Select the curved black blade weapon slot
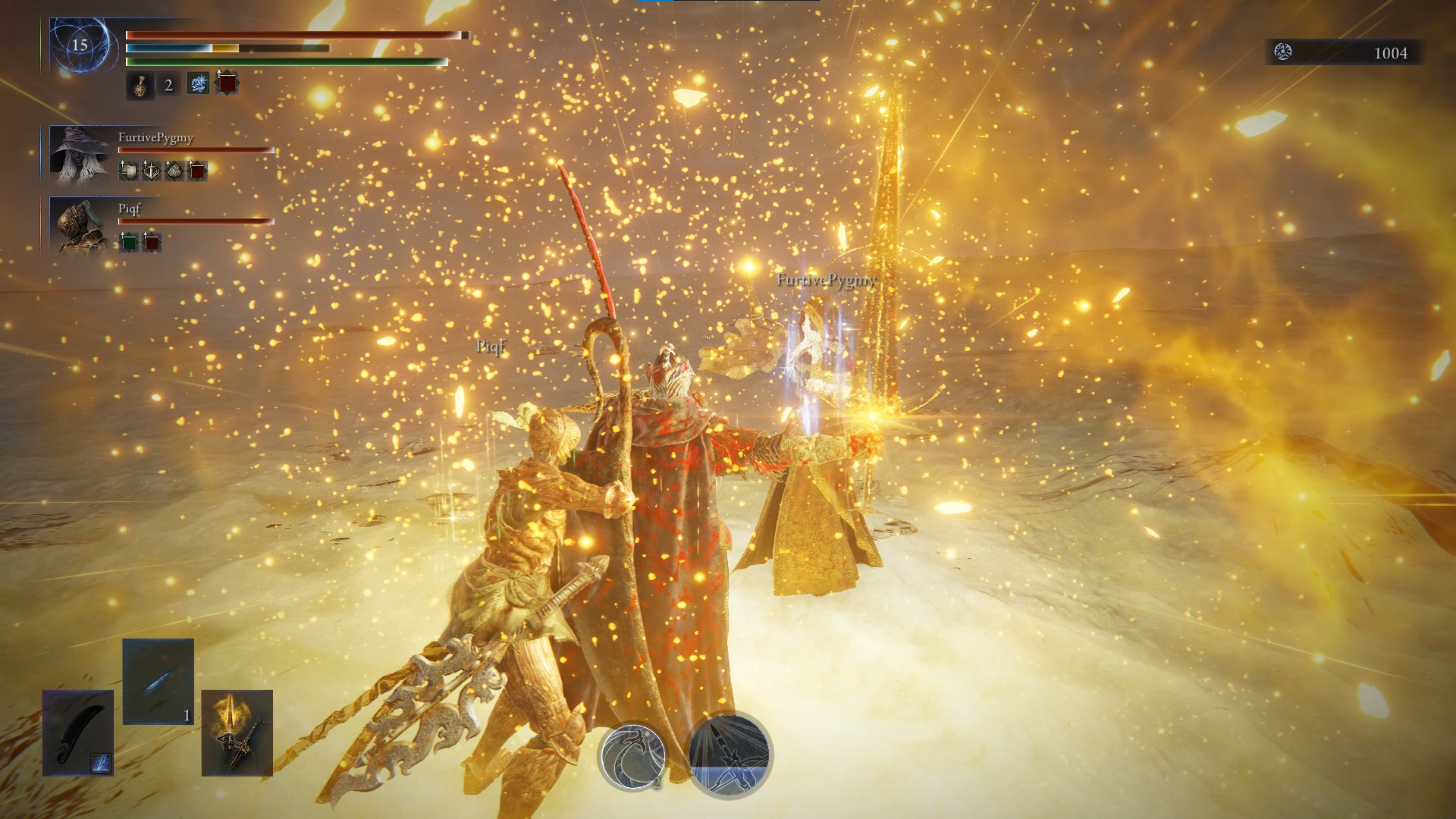This screenshot has height=819, width=1456. click(x=77, y=733)
